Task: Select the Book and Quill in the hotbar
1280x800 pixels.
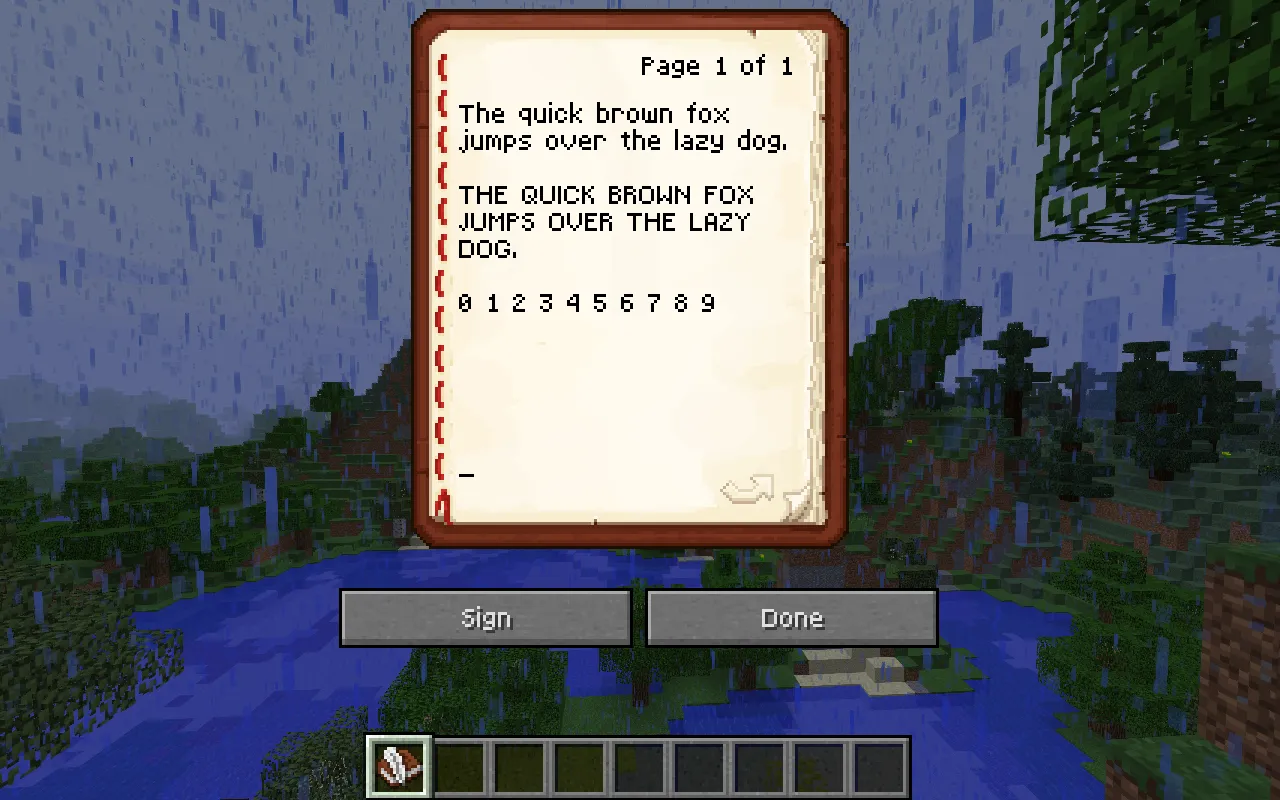Action: coord(398,766)
